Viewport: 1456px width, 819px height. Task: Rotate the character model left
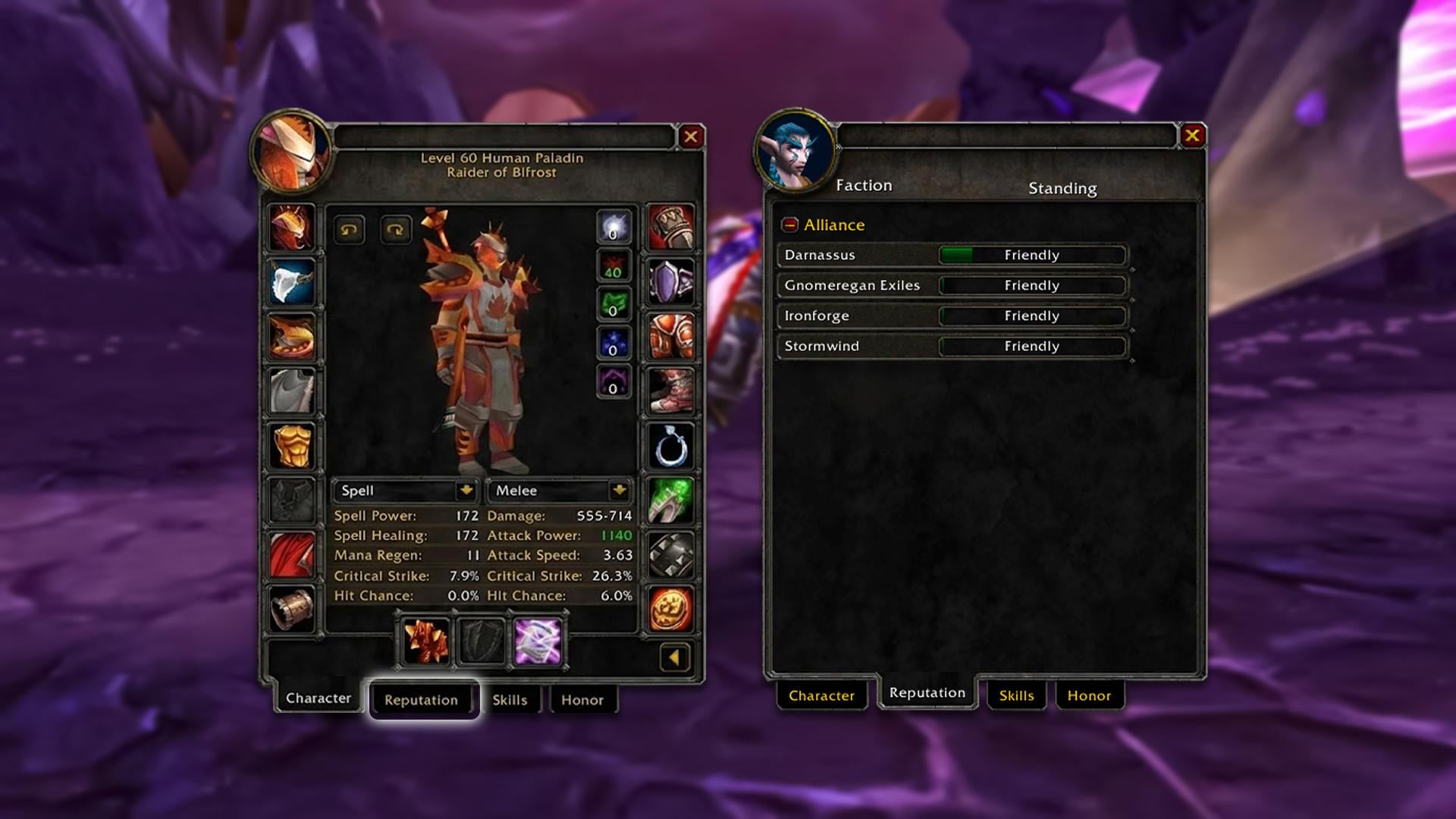(349, 230)
